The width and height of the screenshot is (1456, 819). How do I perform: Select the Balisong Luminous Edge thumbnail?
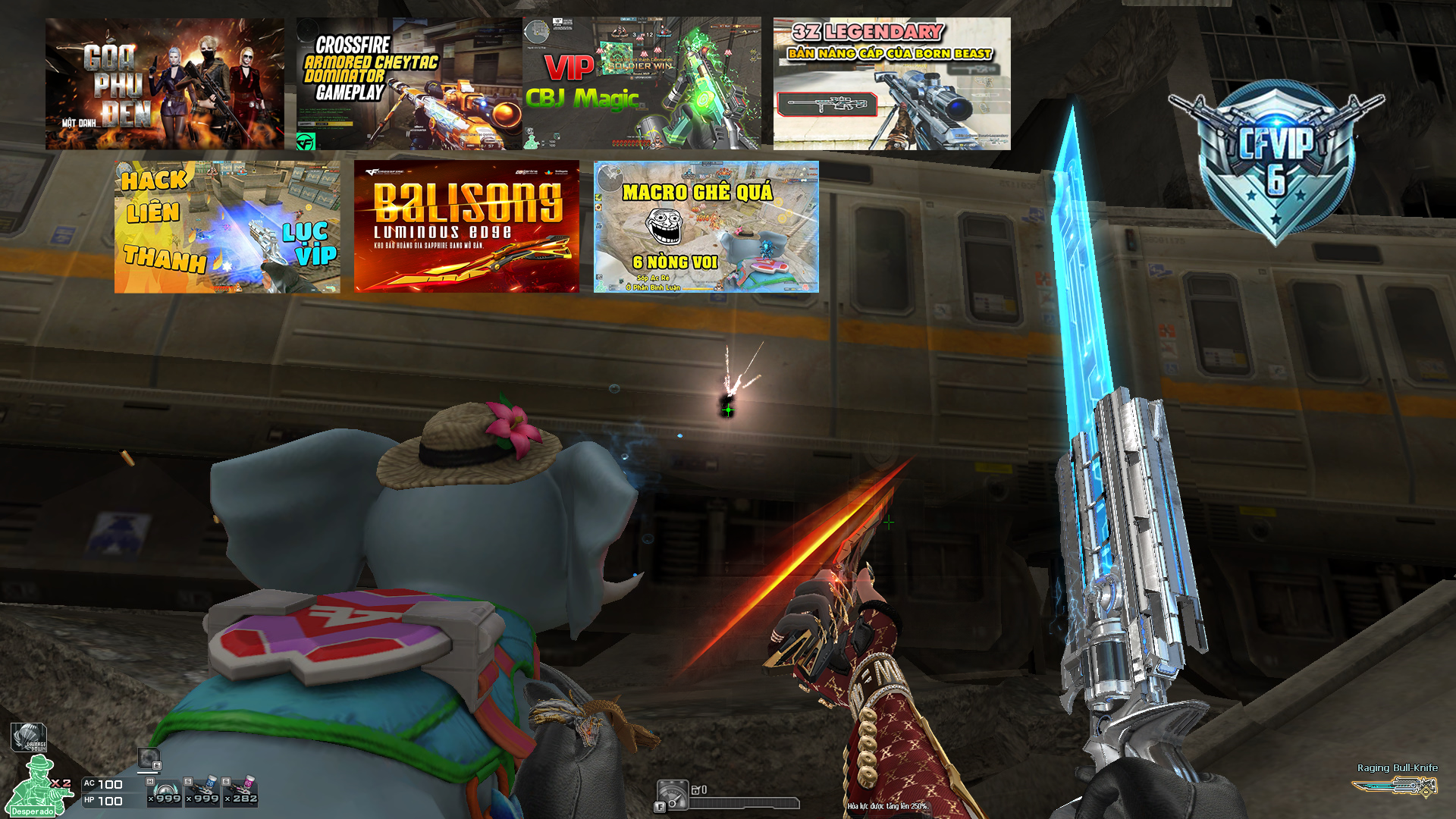tap(466, 226)
